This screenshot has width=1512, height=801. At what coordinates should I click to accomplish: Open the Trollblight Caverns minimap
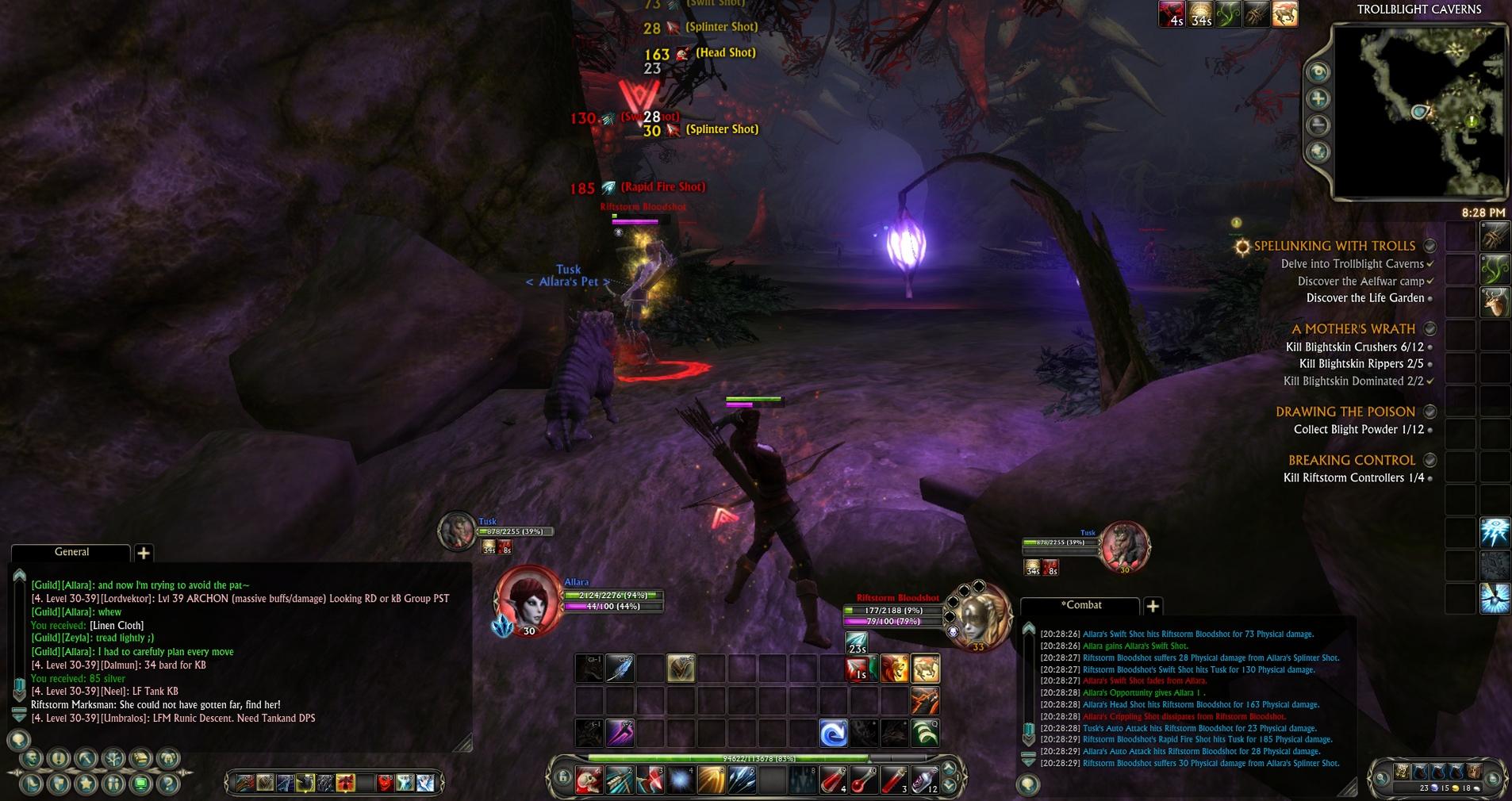point(1420,111)
